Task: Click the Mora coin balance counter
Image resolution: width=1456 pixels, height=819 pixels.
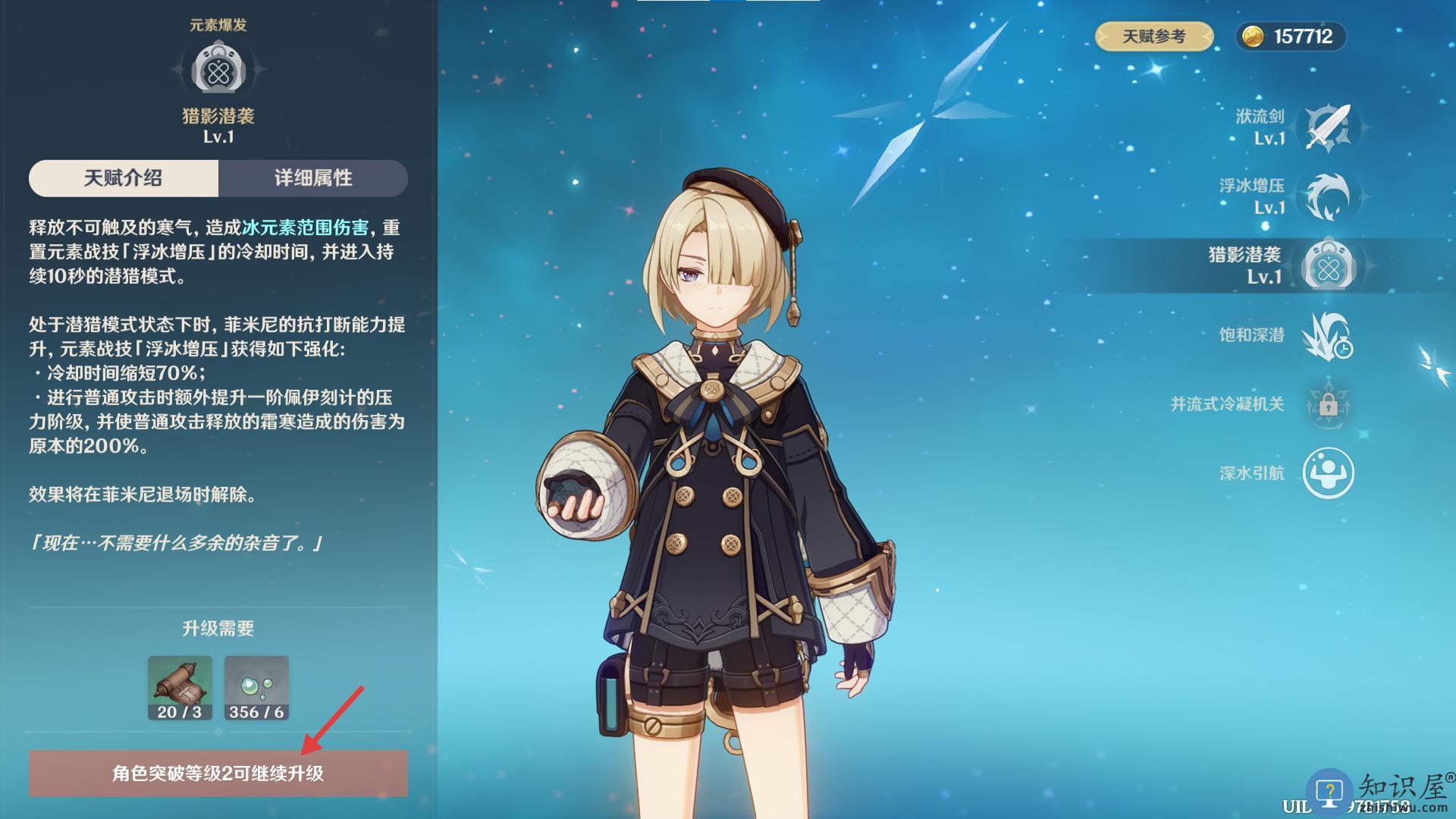Action: pos(1291,36)
